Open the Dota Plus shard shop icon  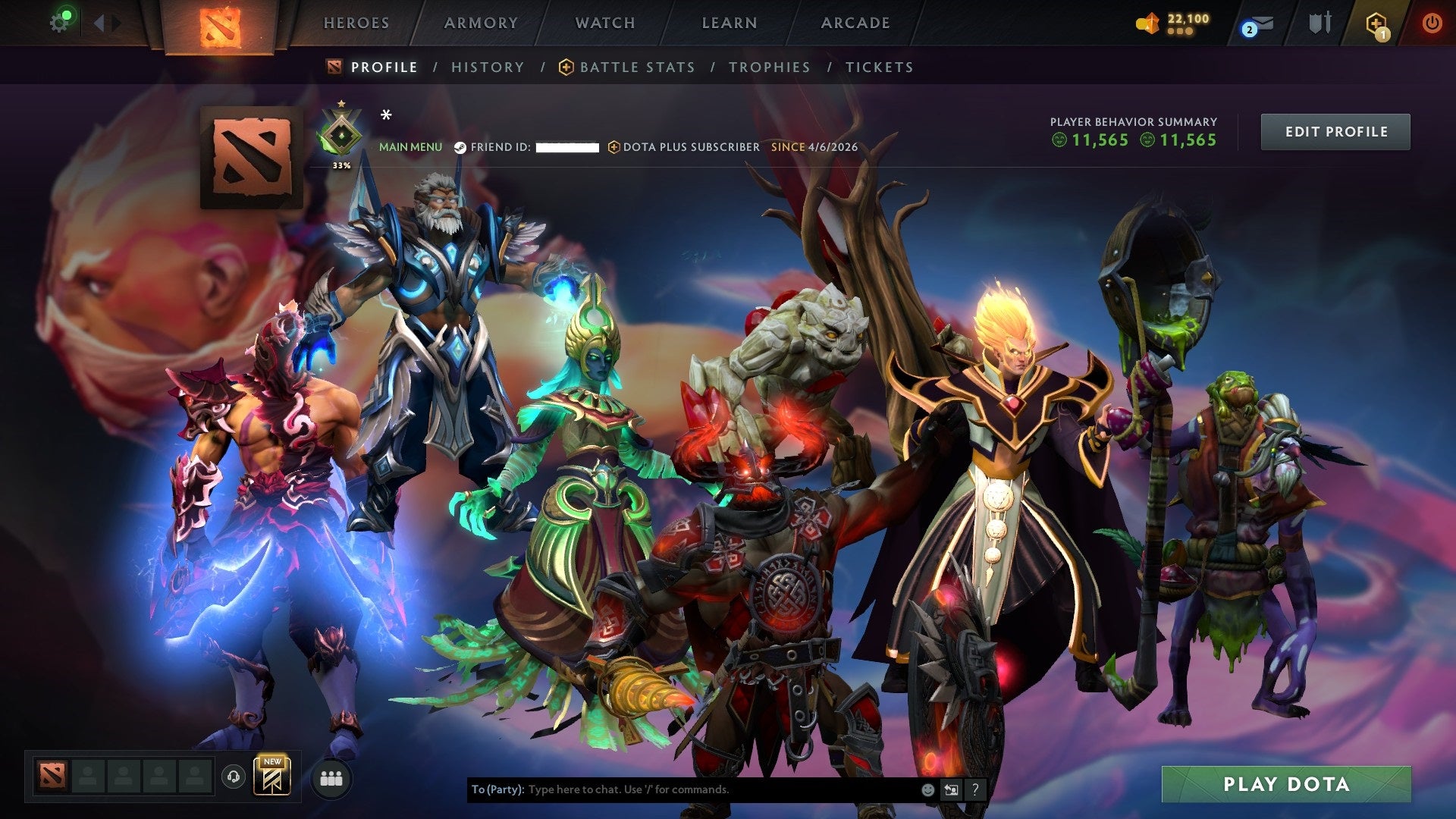(1147, 23)
